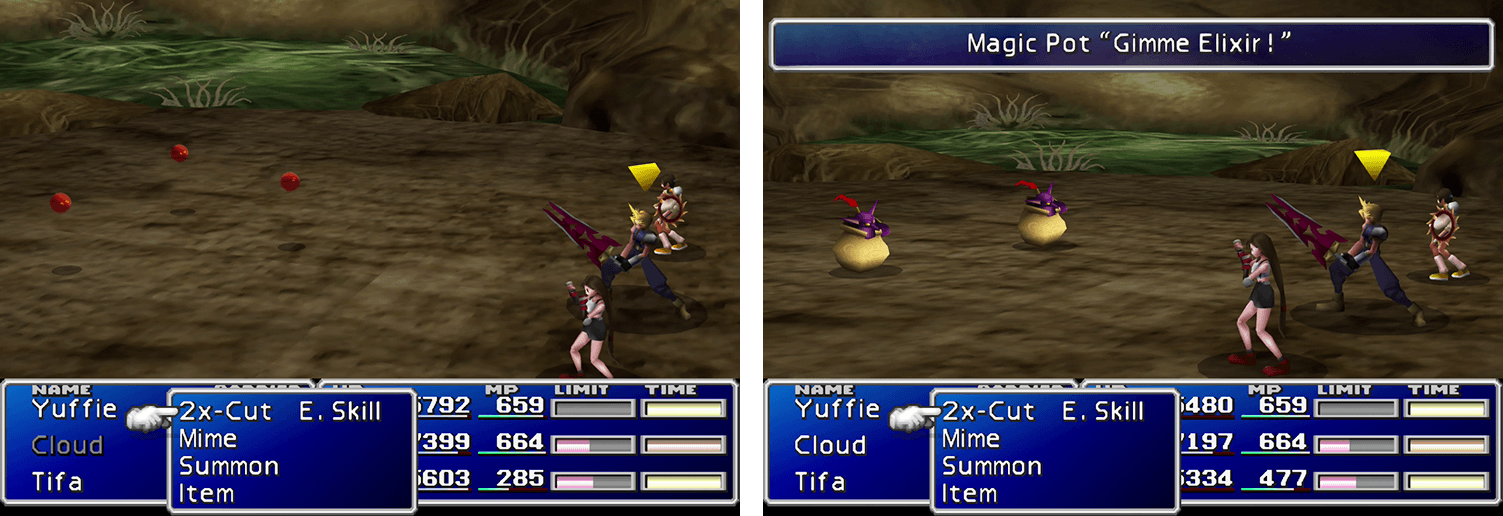Open Item in the Magic Pot battle menu
The height and width of the screenshot is (516, 1503).
pos(969,493)
